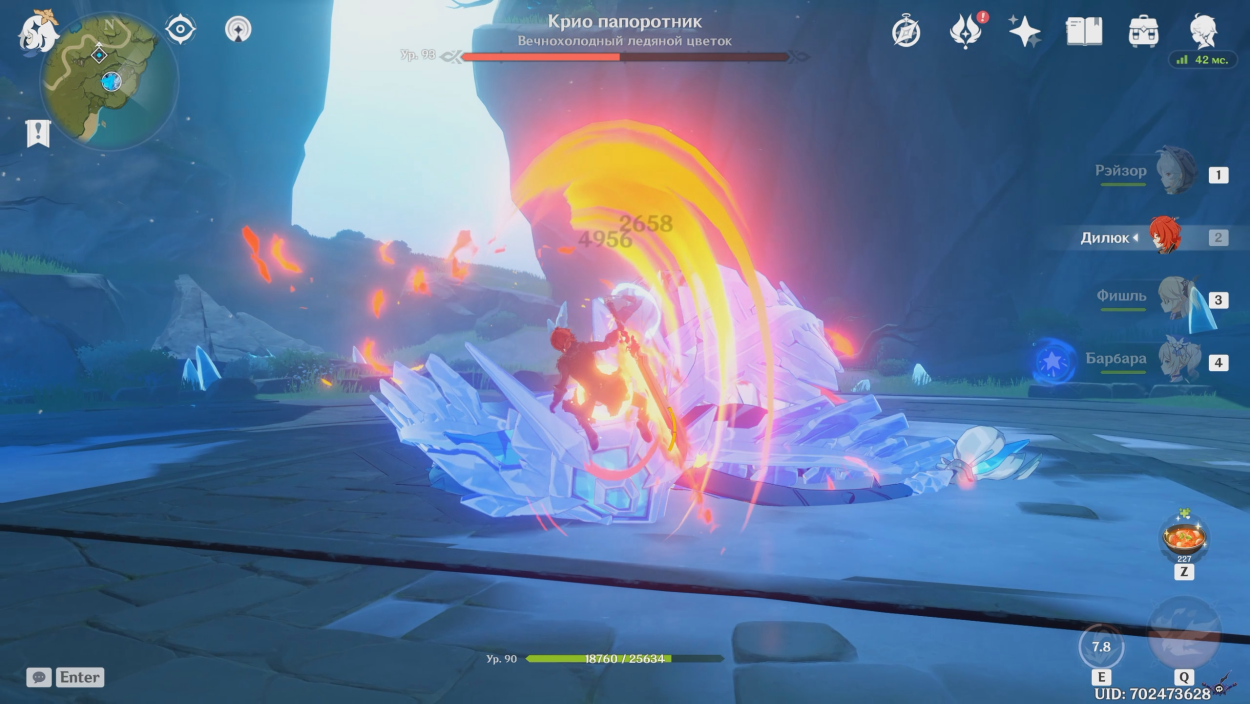
Task: Trigger Diluc's elemental burst icon
Action: point(1184,635)
